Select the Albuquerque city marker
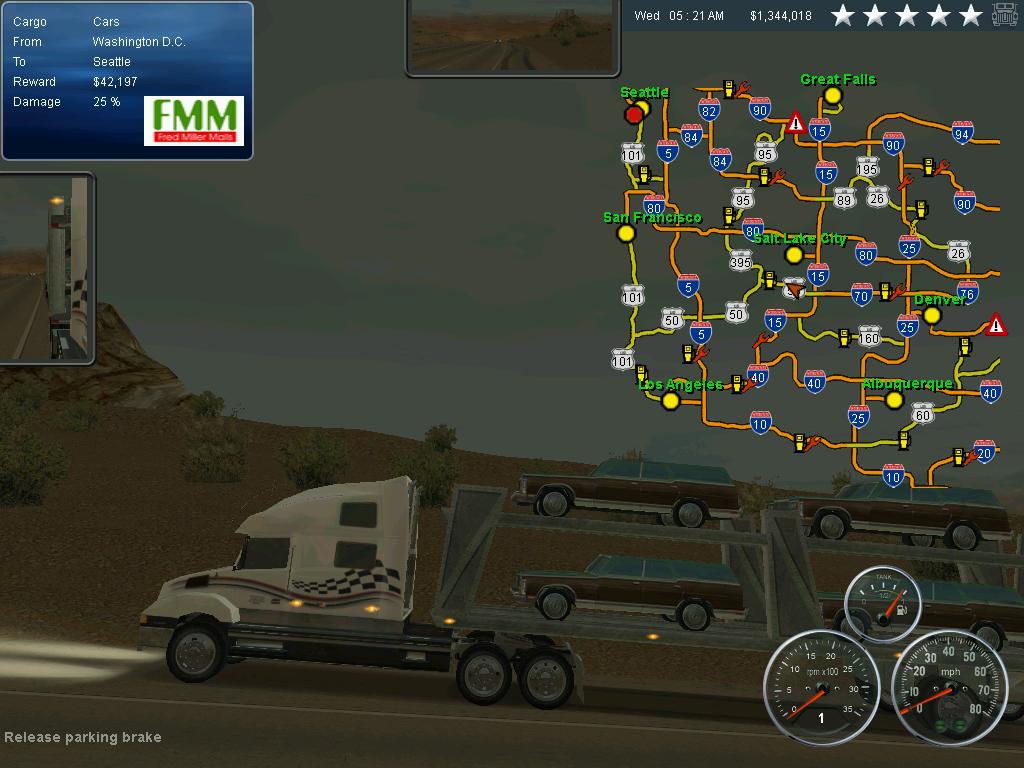The width and height of the screenshot is (1024, 768). (x=894, y=400)
